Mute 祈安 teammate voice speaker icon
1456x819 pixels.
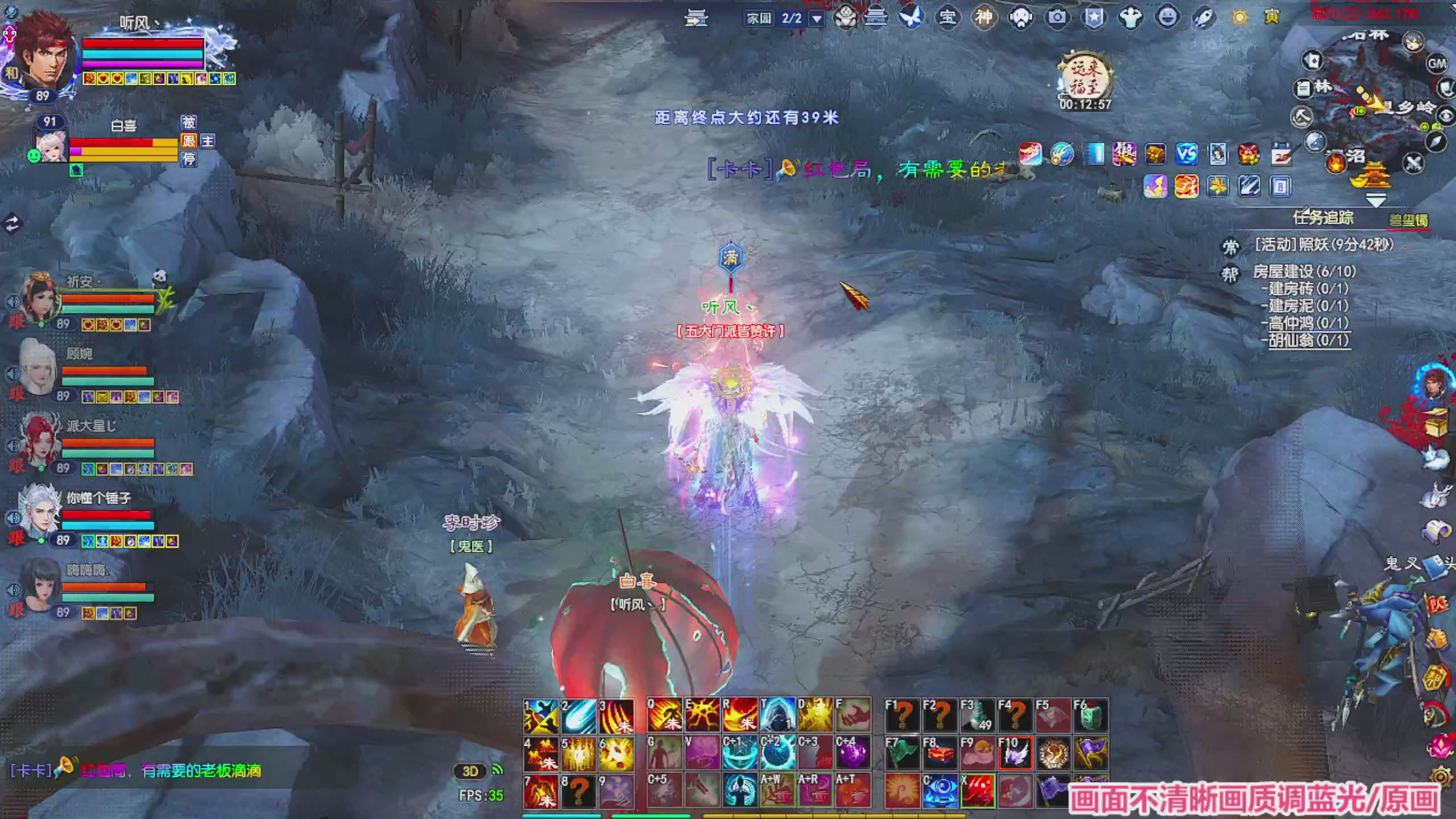point(13,301)
